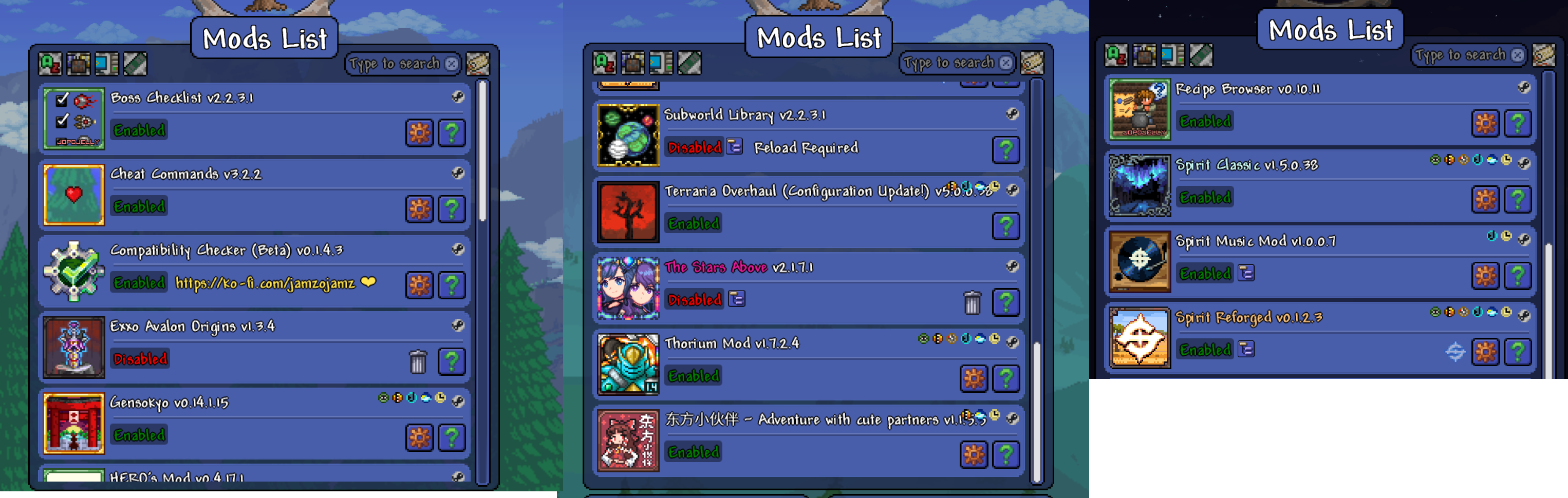This screenshot has width=1568, height=498.
Task: Show more info for Gensokyo
Action: (452, 437)
